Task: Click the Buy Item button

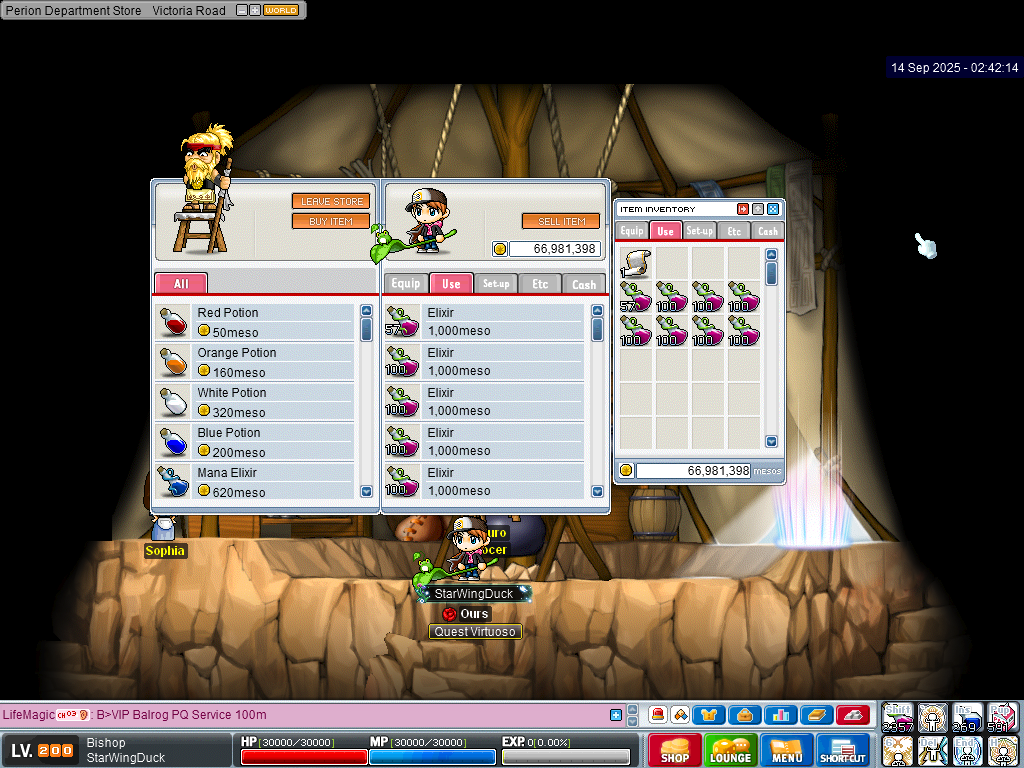Action: 331,221
